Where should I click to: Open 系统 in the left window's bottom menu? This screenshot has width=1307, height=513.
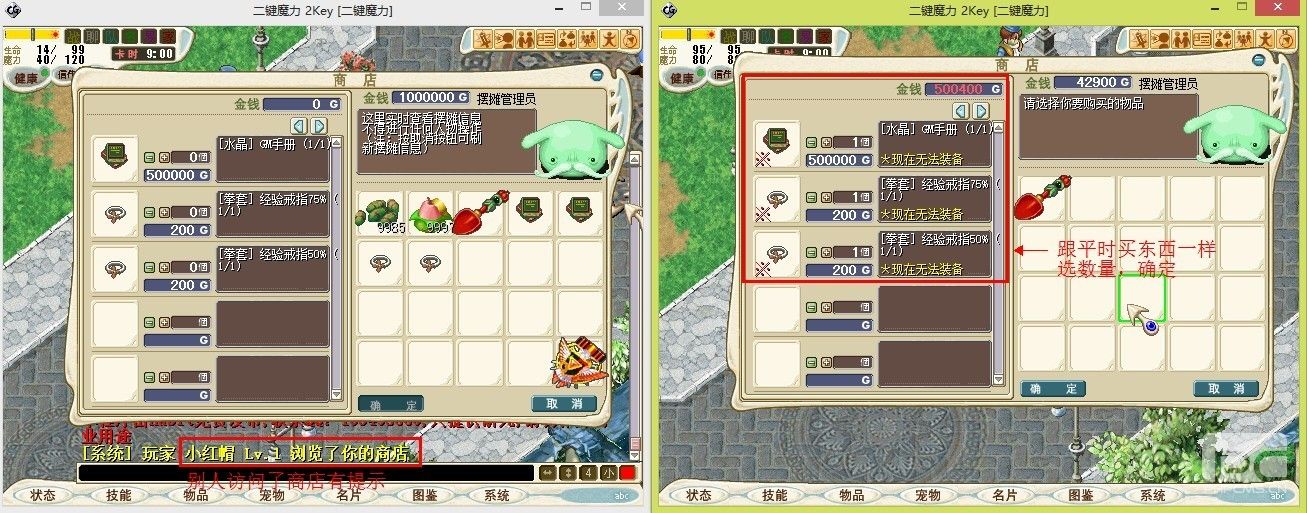[497, 495]
